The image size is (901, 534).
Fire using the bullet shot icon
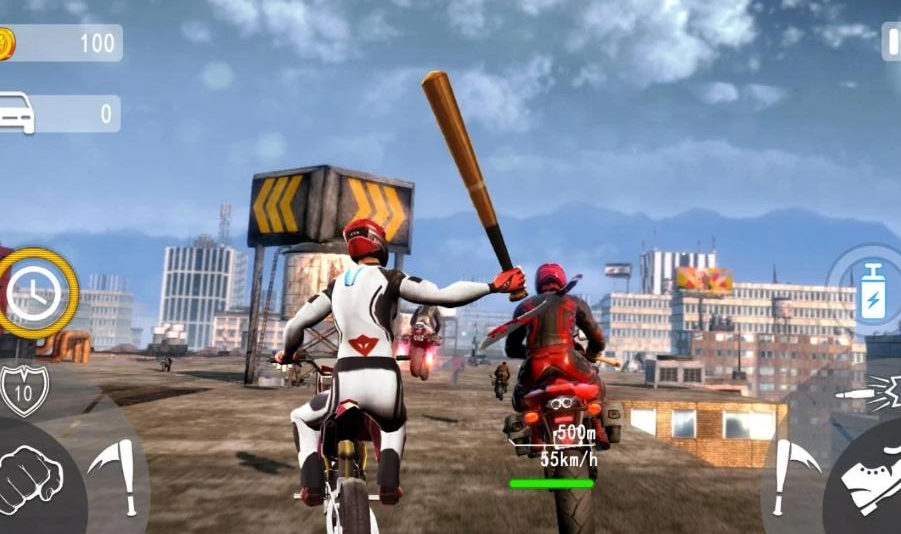(x=879, y=393)
